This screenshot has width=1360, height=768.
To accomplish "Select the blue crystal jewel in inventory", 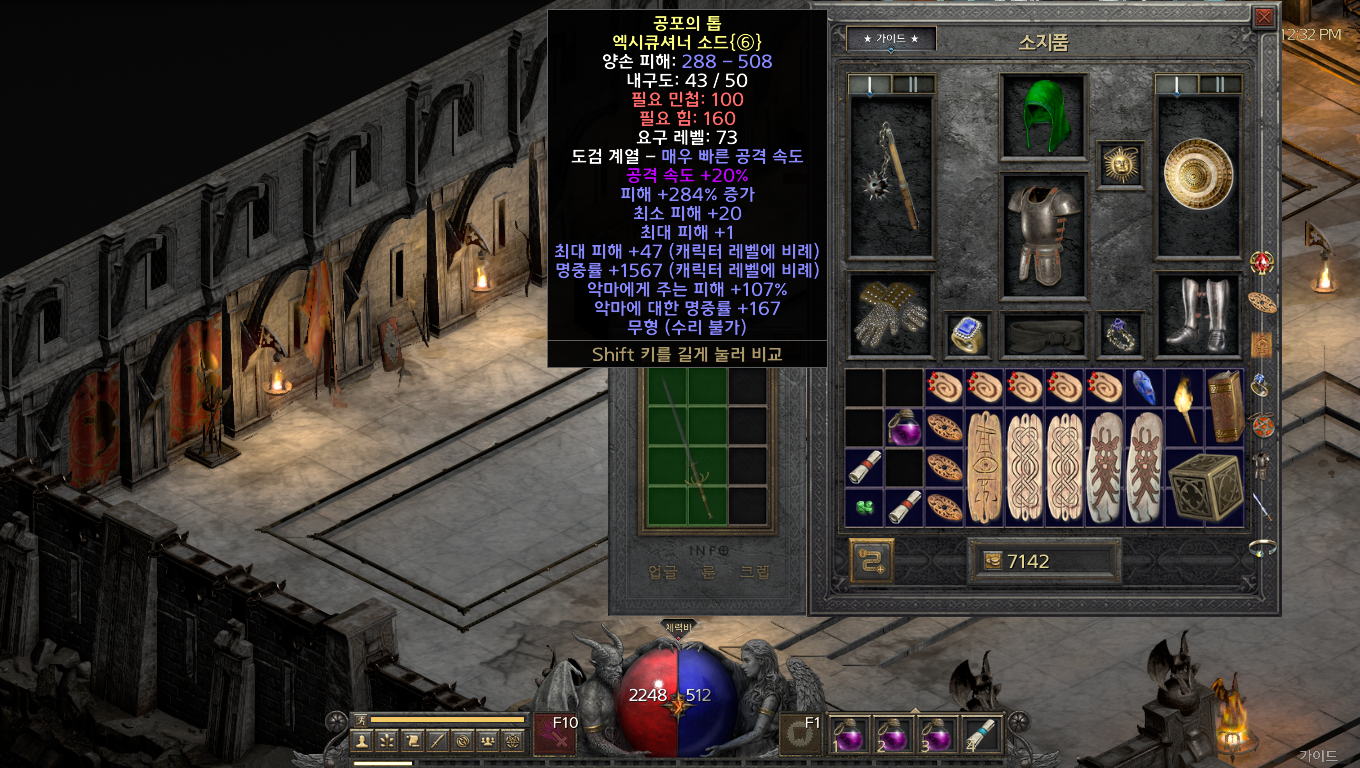I will click(1144, 389).
